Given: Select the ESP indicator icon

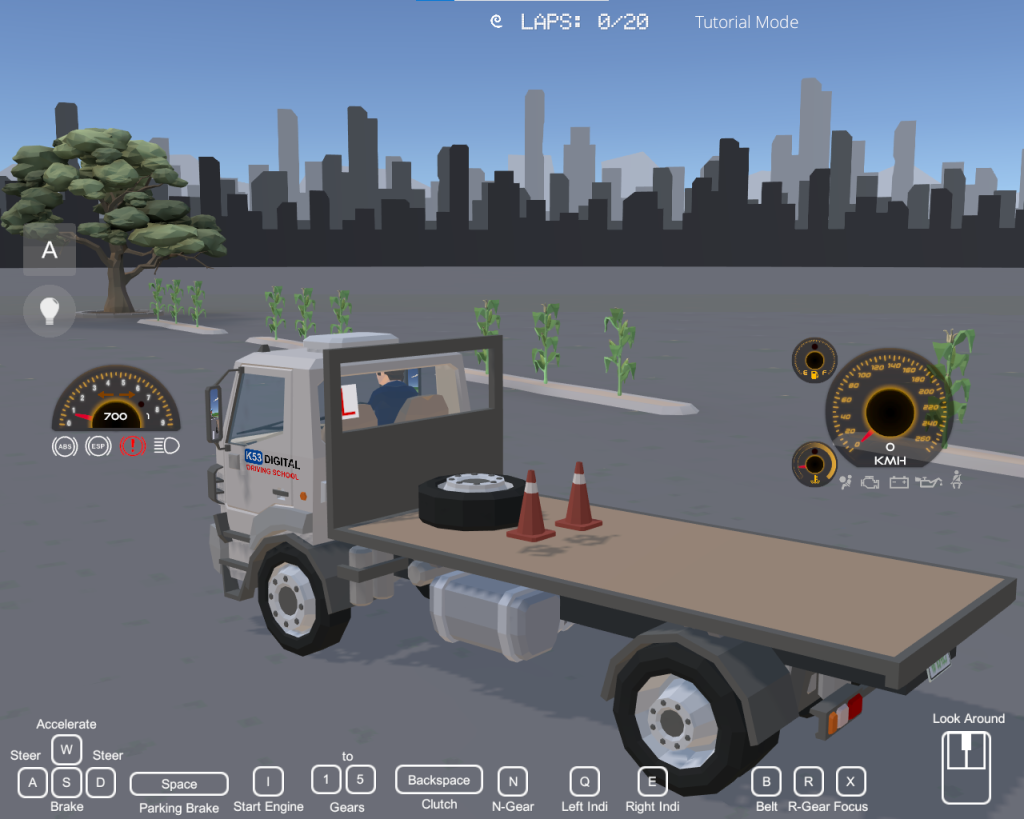Looking at the screenshot, I should pos(98,446).
